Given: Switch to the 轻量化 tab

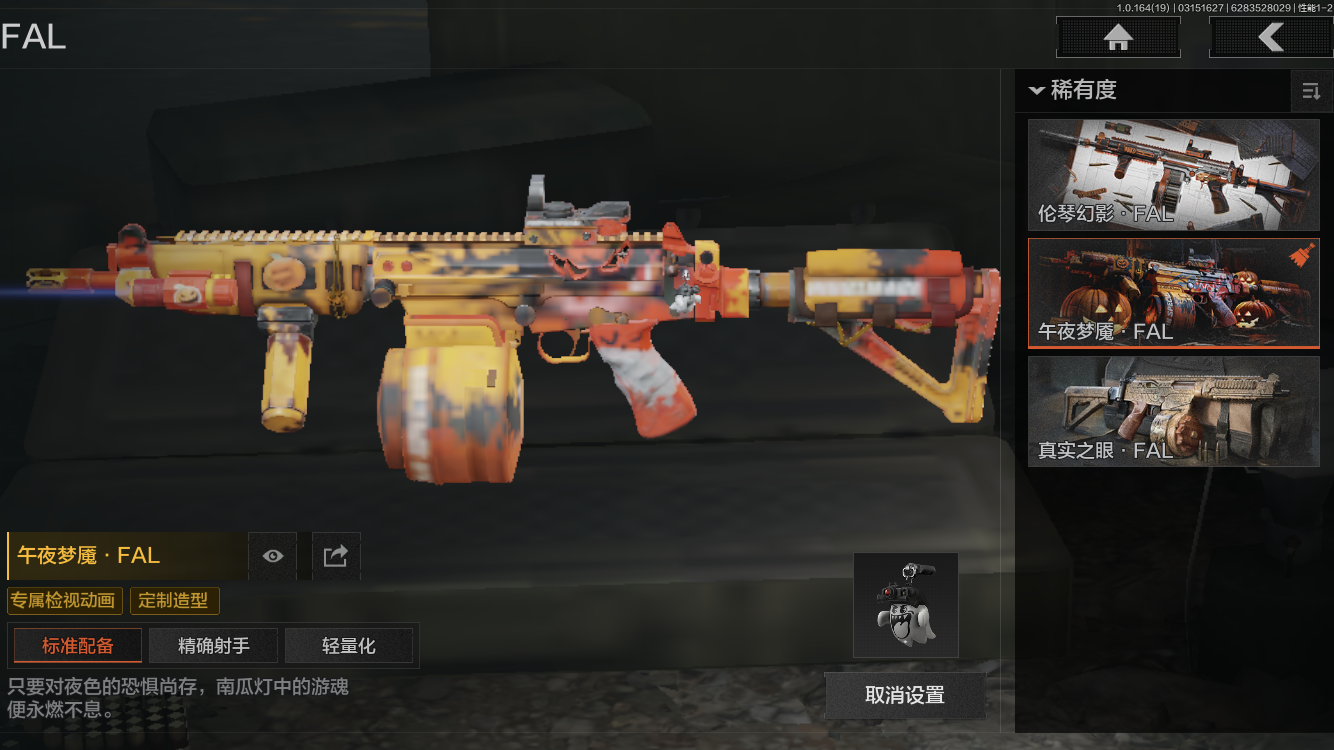Looking at the screenshot, I should [349, 646].
